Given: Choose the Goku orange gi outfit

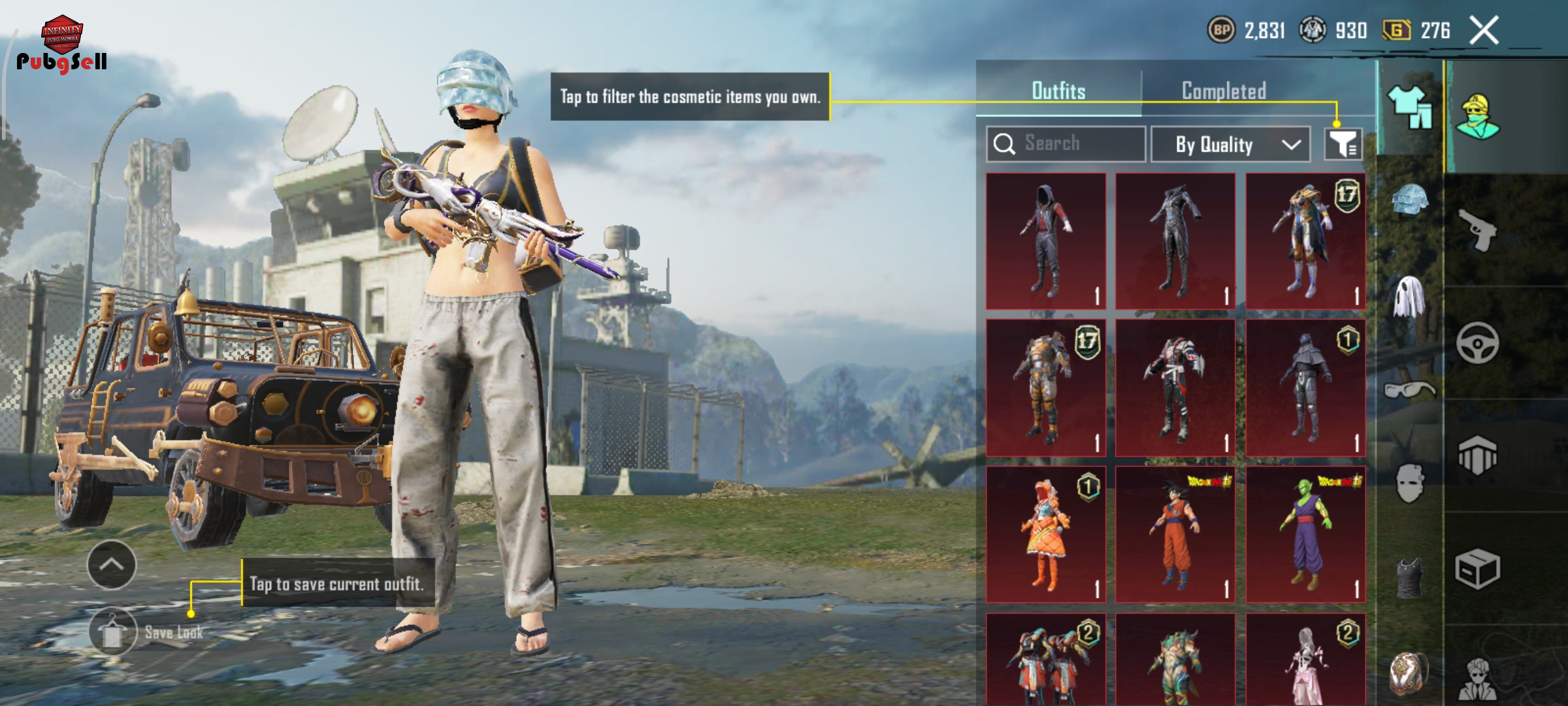Looking at the screenshot, I should (x=1175, y=535).
